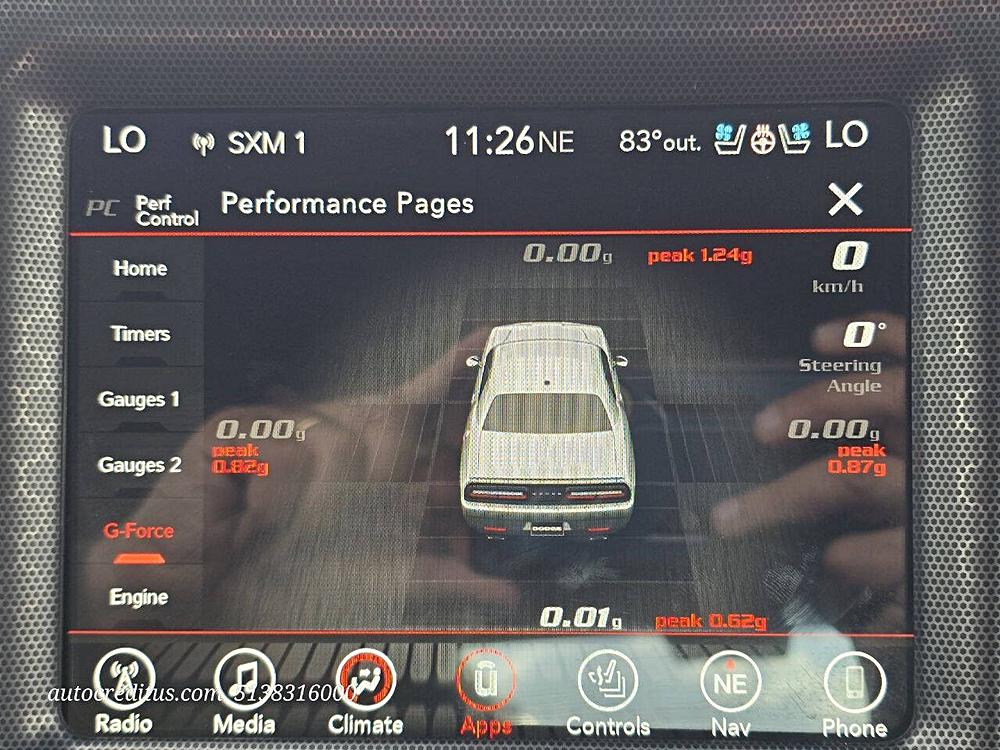Close the Performance Pages screen
The image size is (1000, 750).
point(845,201)
